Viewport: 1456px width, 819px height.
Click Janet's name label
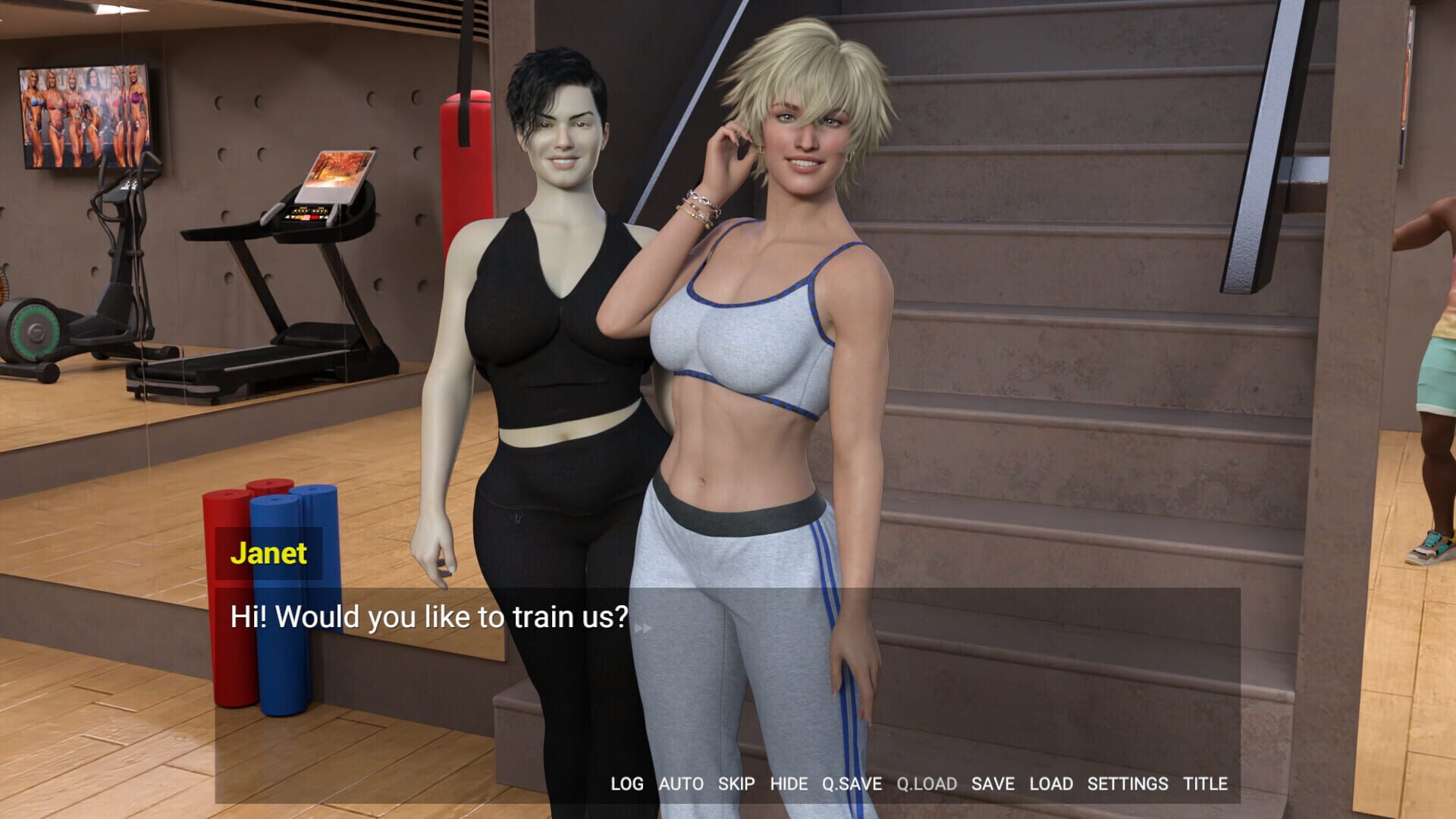[269, 554]
